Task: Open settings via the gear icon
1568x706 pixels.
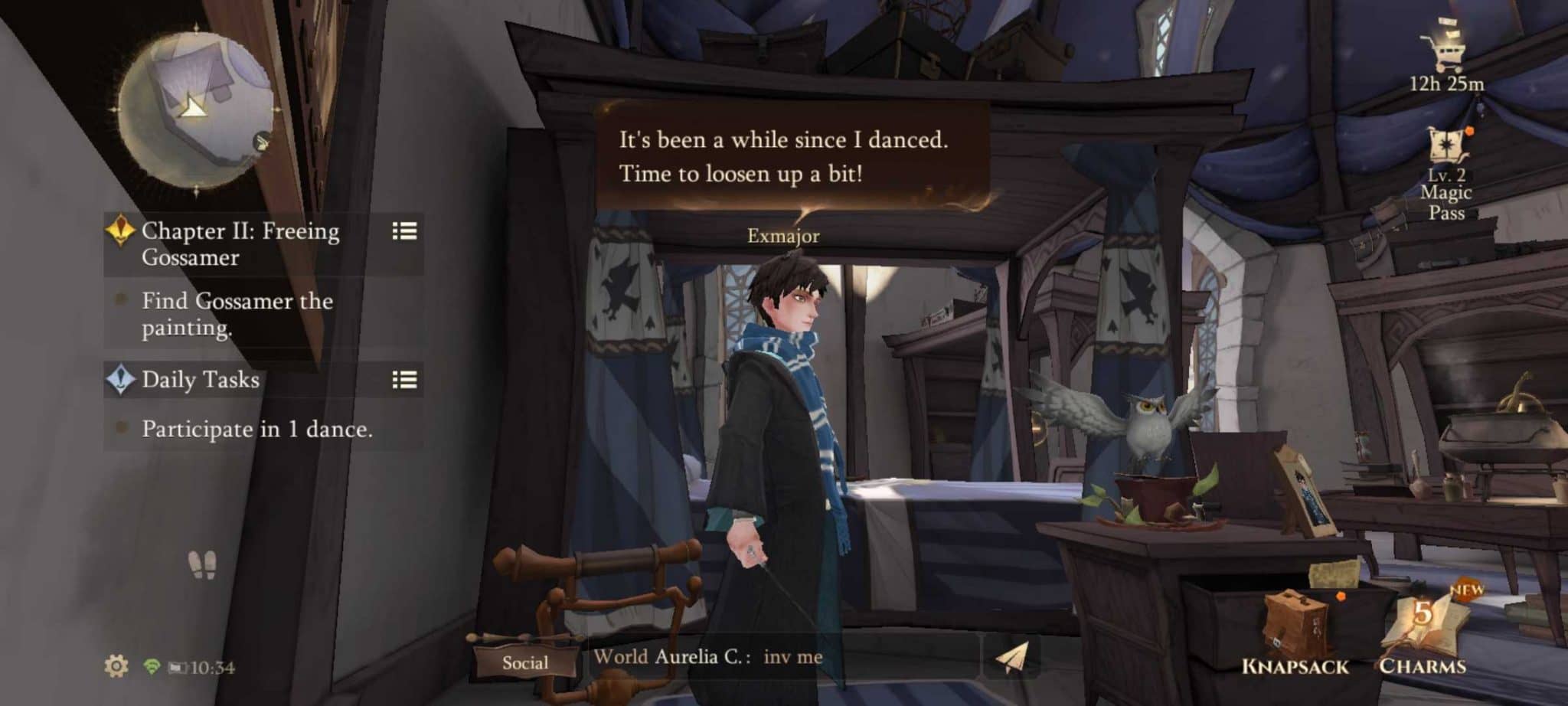Action: (x=116, y=666)
